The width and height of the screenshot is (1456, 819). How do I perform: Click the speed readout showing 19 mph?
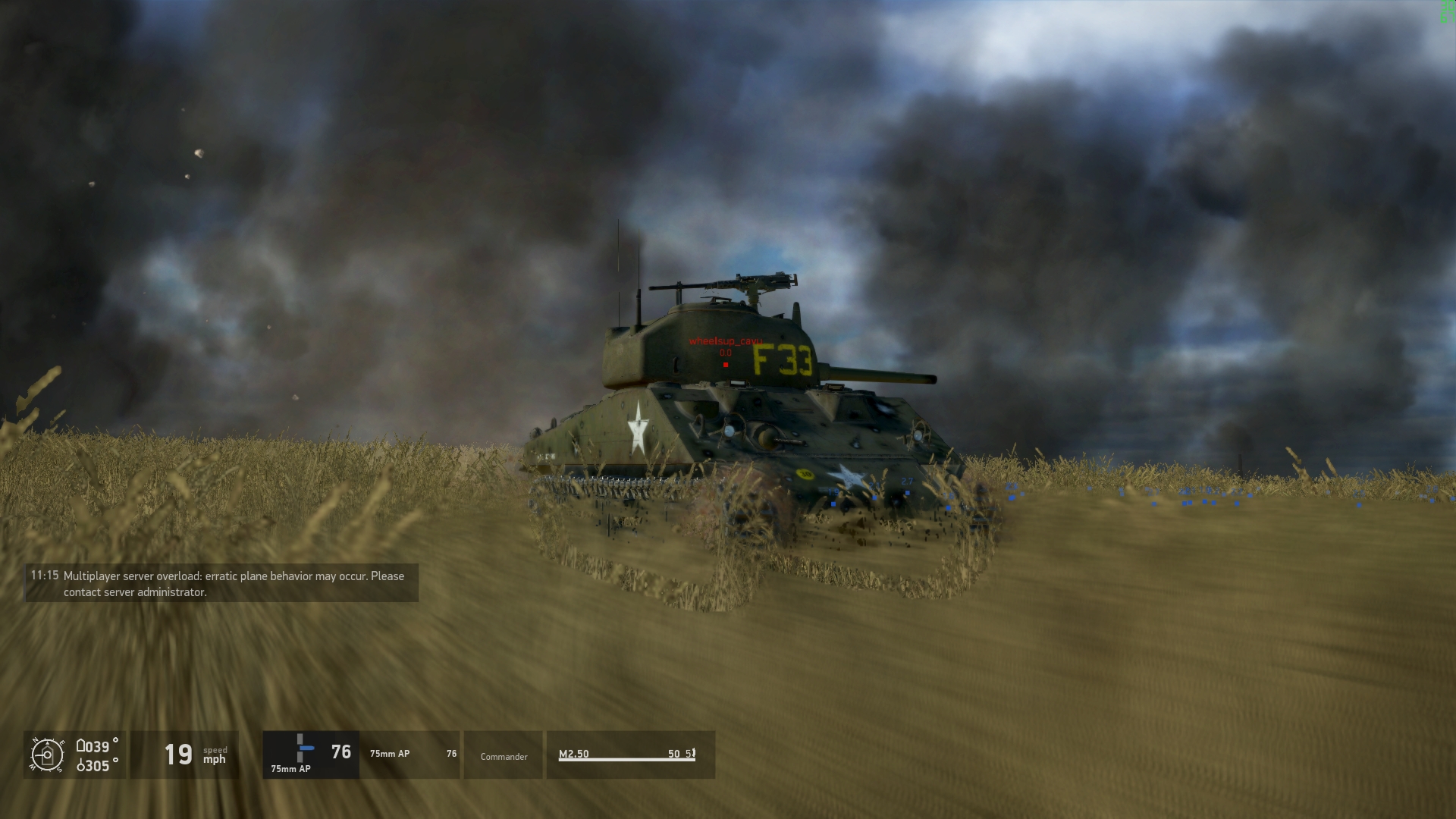coord(180,754)
